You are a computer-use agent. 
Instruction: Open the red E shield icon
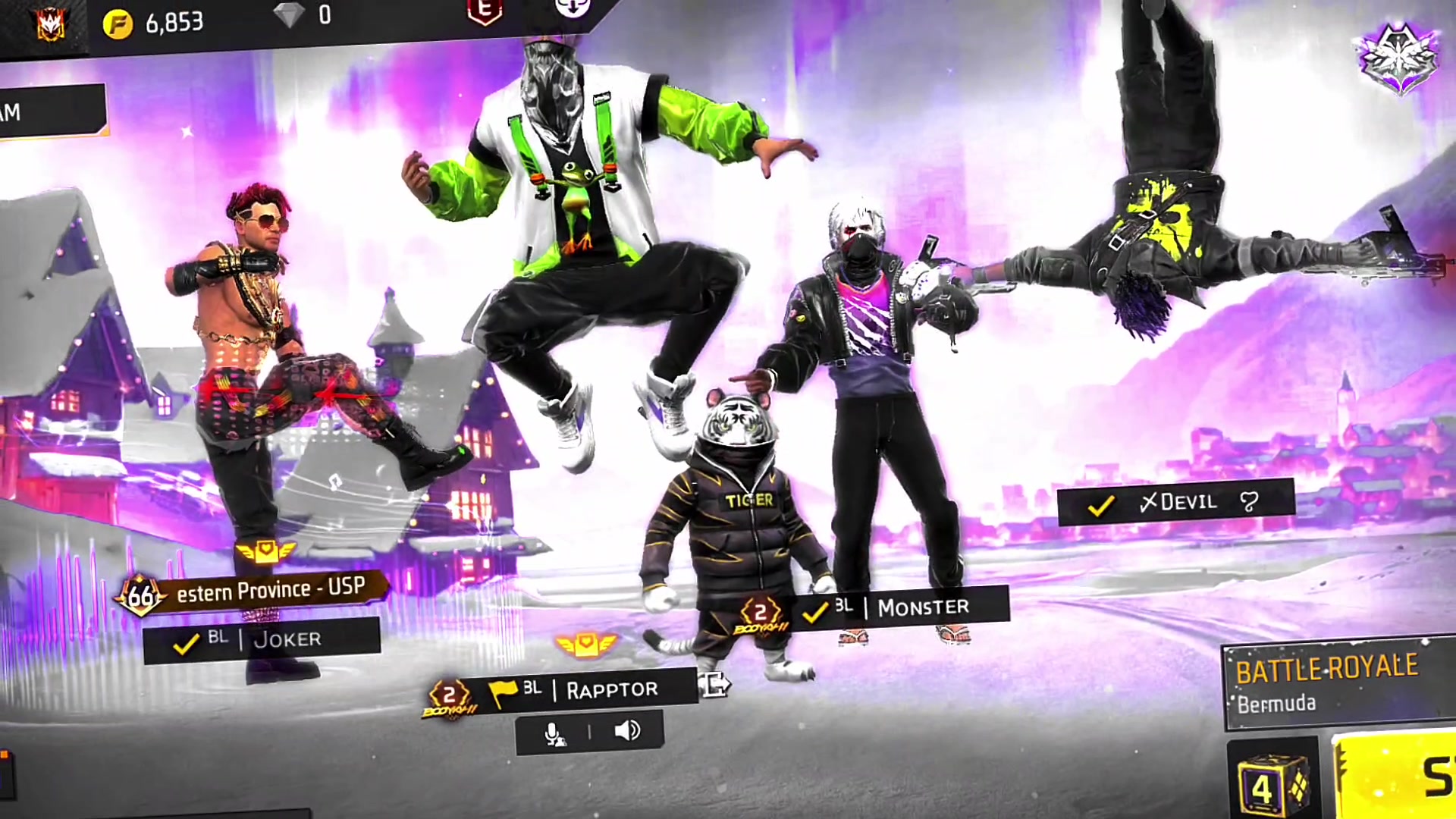coord(485,11)
